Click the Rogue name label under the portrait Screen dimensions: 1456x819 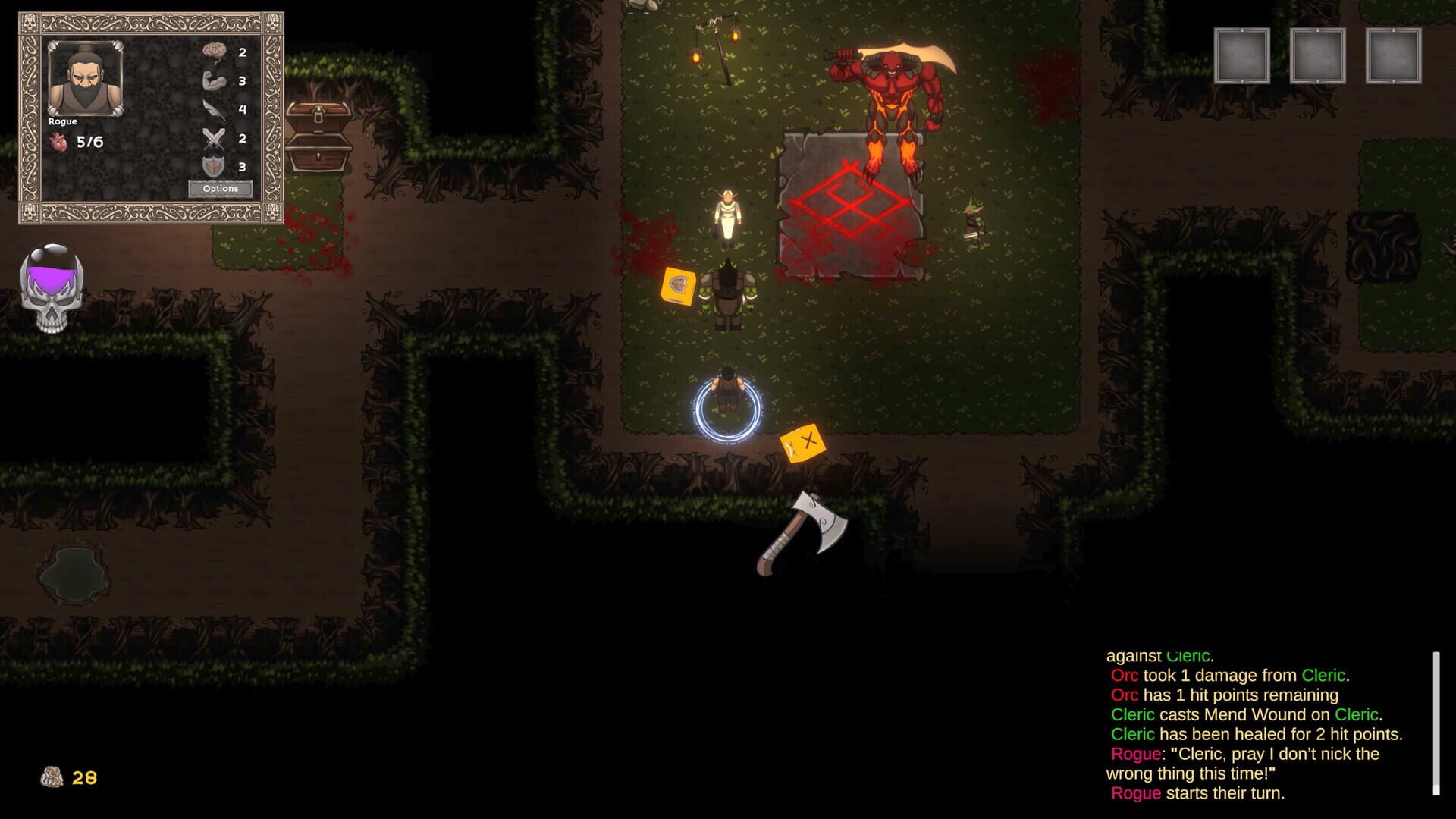click(x=64, y=121)
